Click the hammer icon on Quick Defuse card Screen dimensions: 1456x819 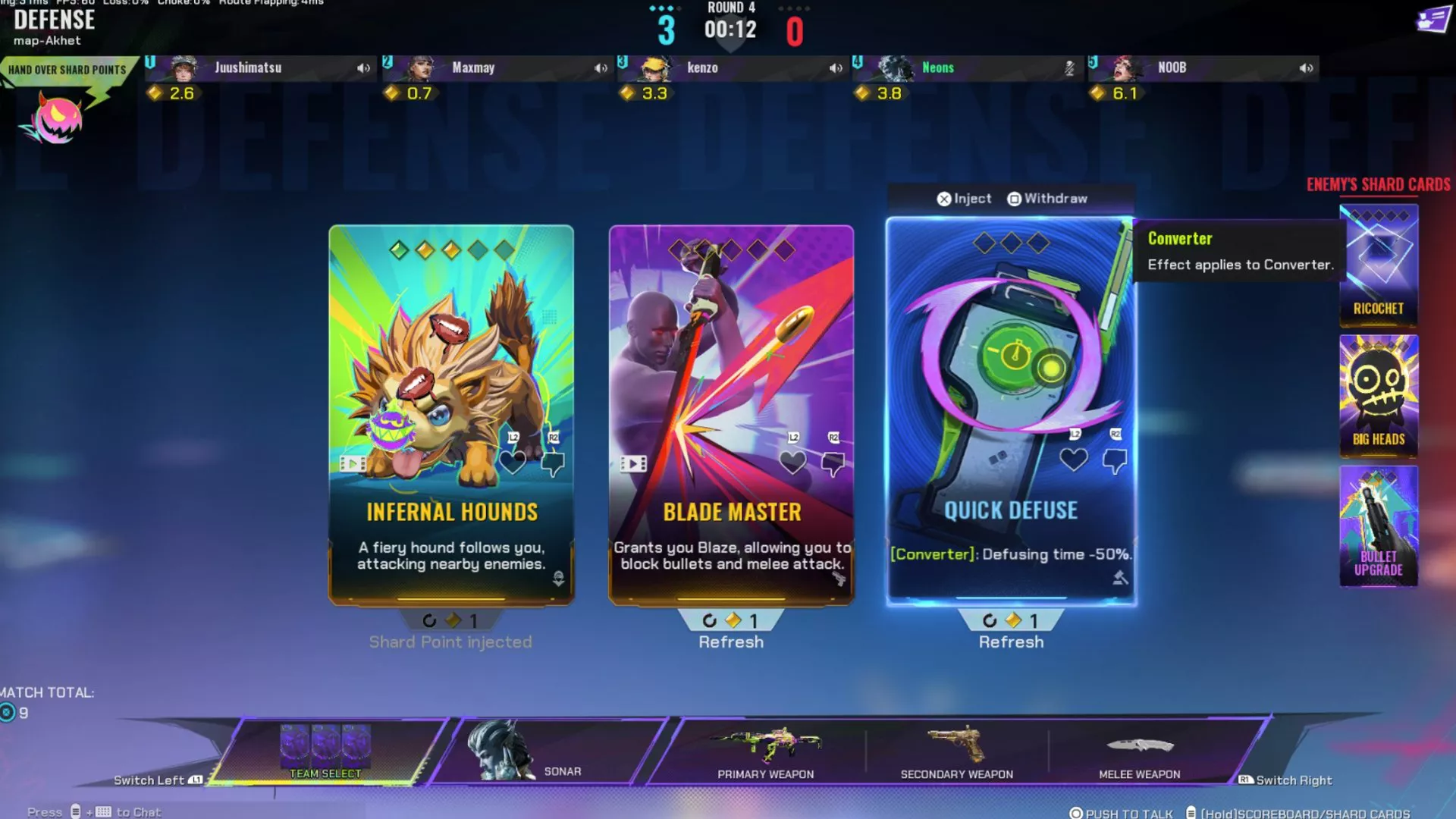(x=1122, y=576)
